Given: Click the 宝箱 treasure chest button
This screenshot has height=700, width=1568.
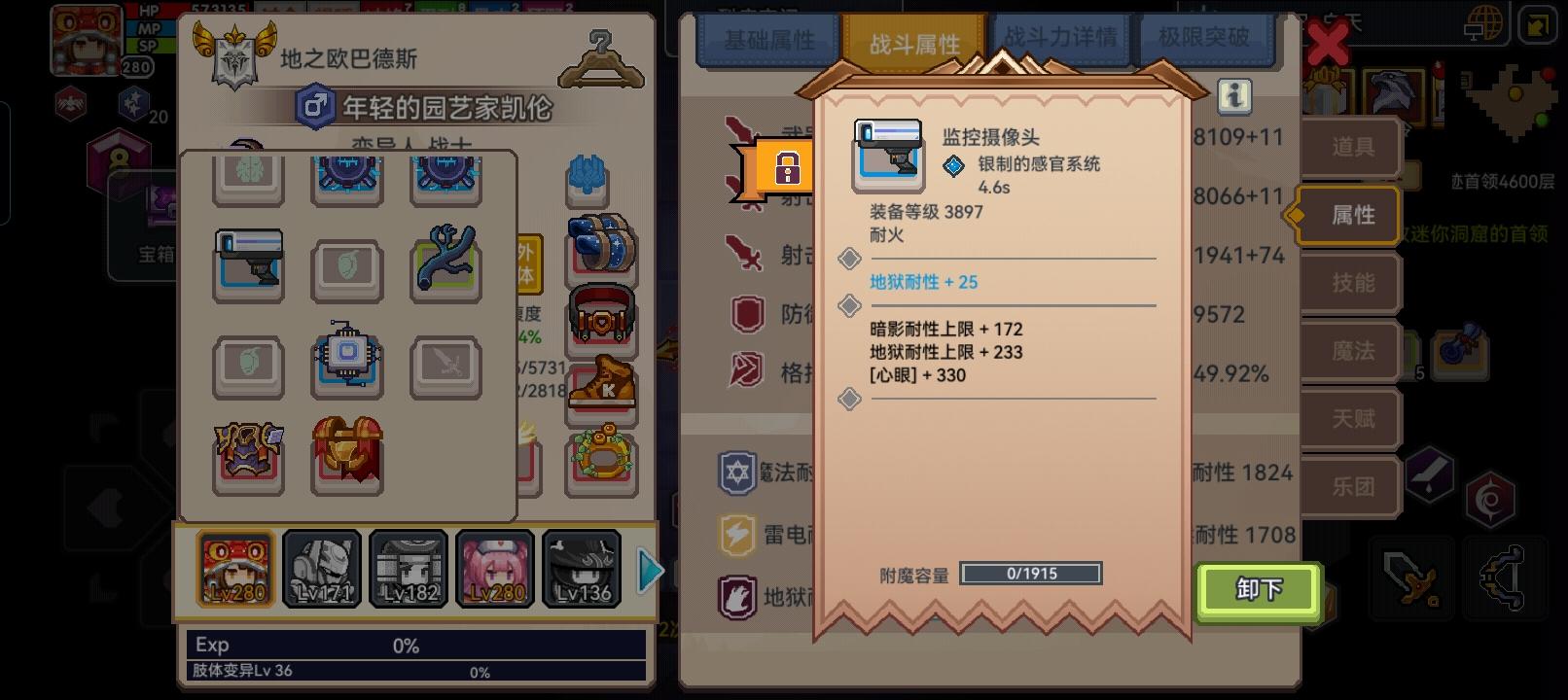Looking at the screenshot, I should (149, 251).
